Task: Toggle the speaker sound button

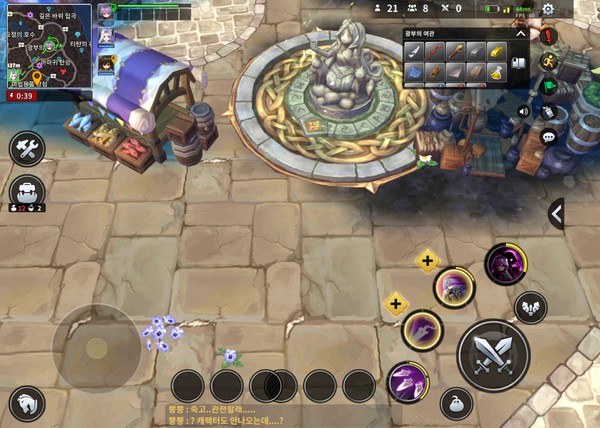Action: click(523, 111)
